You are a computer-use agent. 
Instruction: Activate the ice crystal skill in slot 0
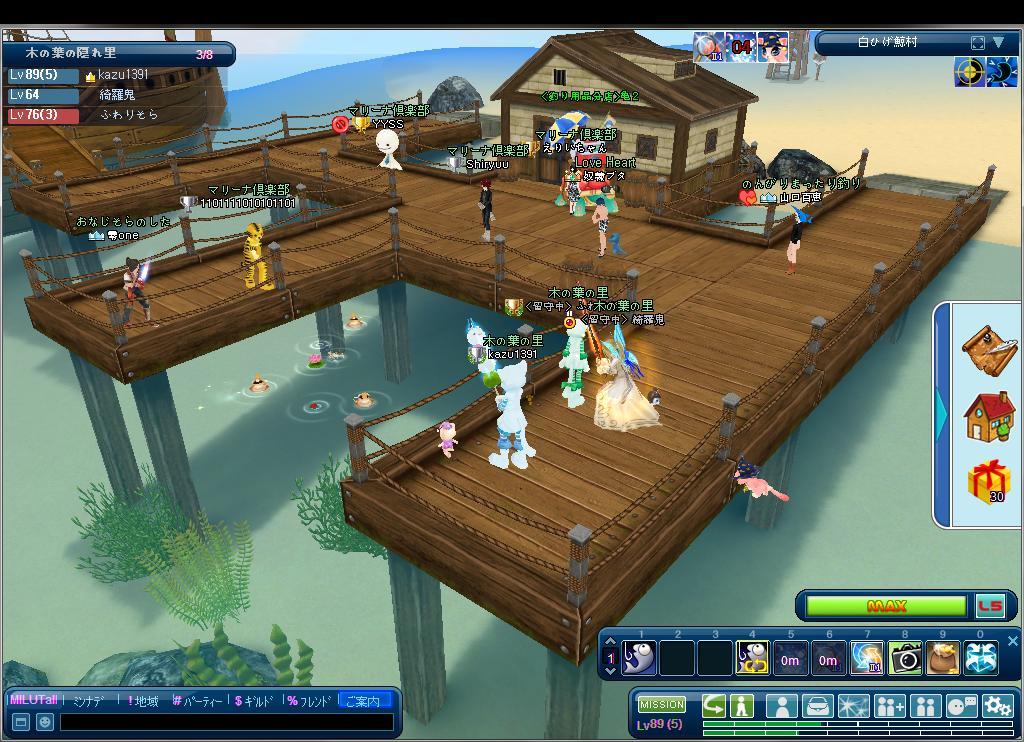coord(980,658)
